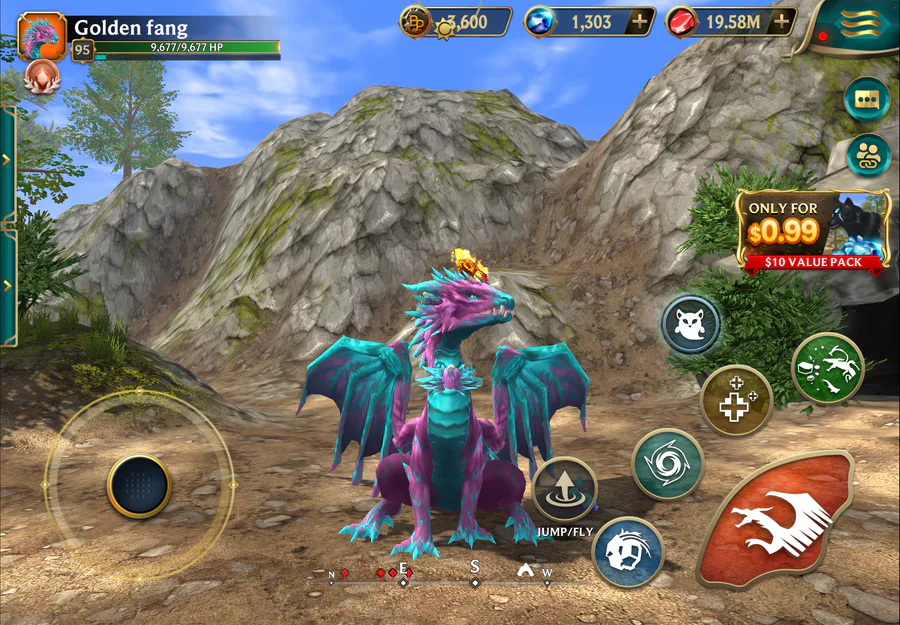900x625 pixels.
Task: Activate the green hunting dragon skill
Action: [827, 368]
